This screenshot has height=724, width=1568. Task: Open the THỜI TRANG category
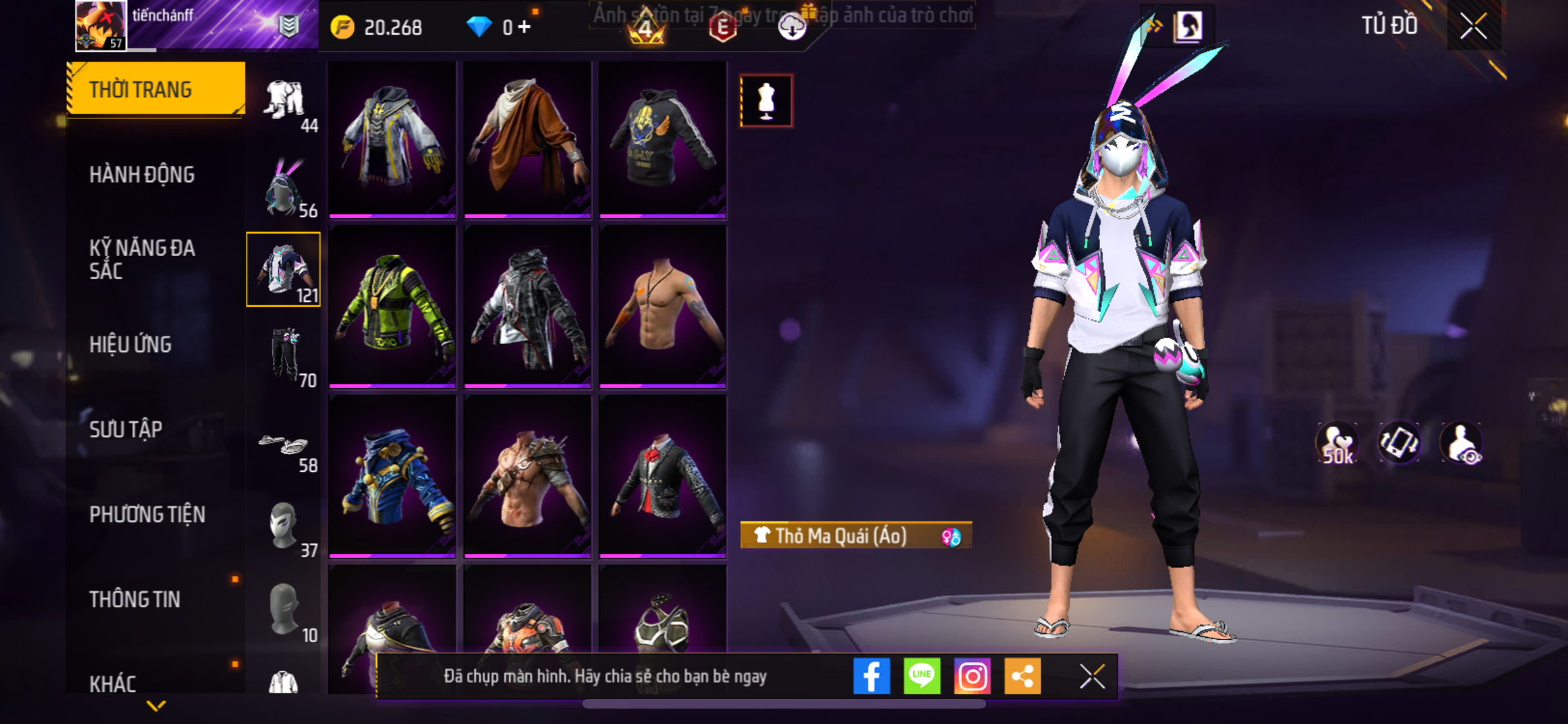click(155, 89)
